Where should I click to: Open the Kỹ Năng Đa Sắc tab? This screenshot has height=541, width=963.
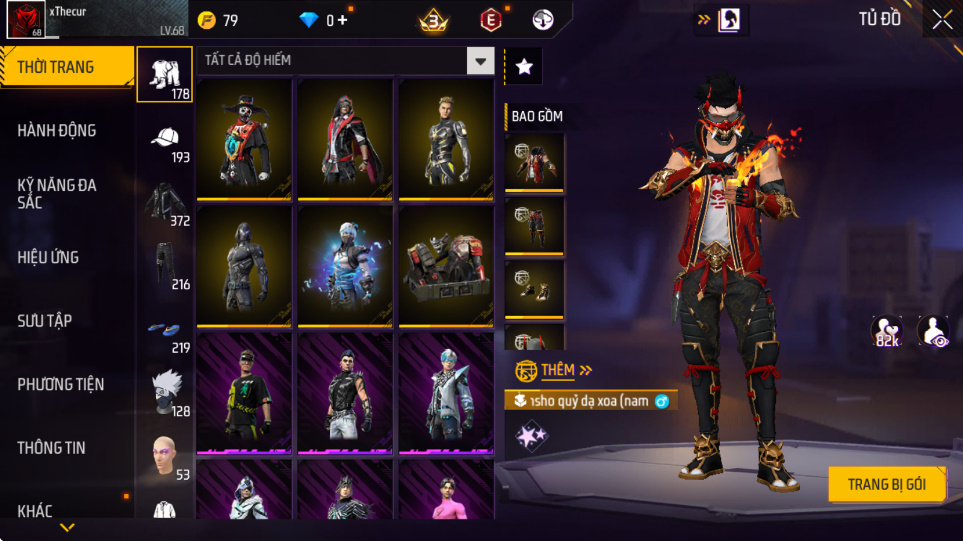click(57, 194)
